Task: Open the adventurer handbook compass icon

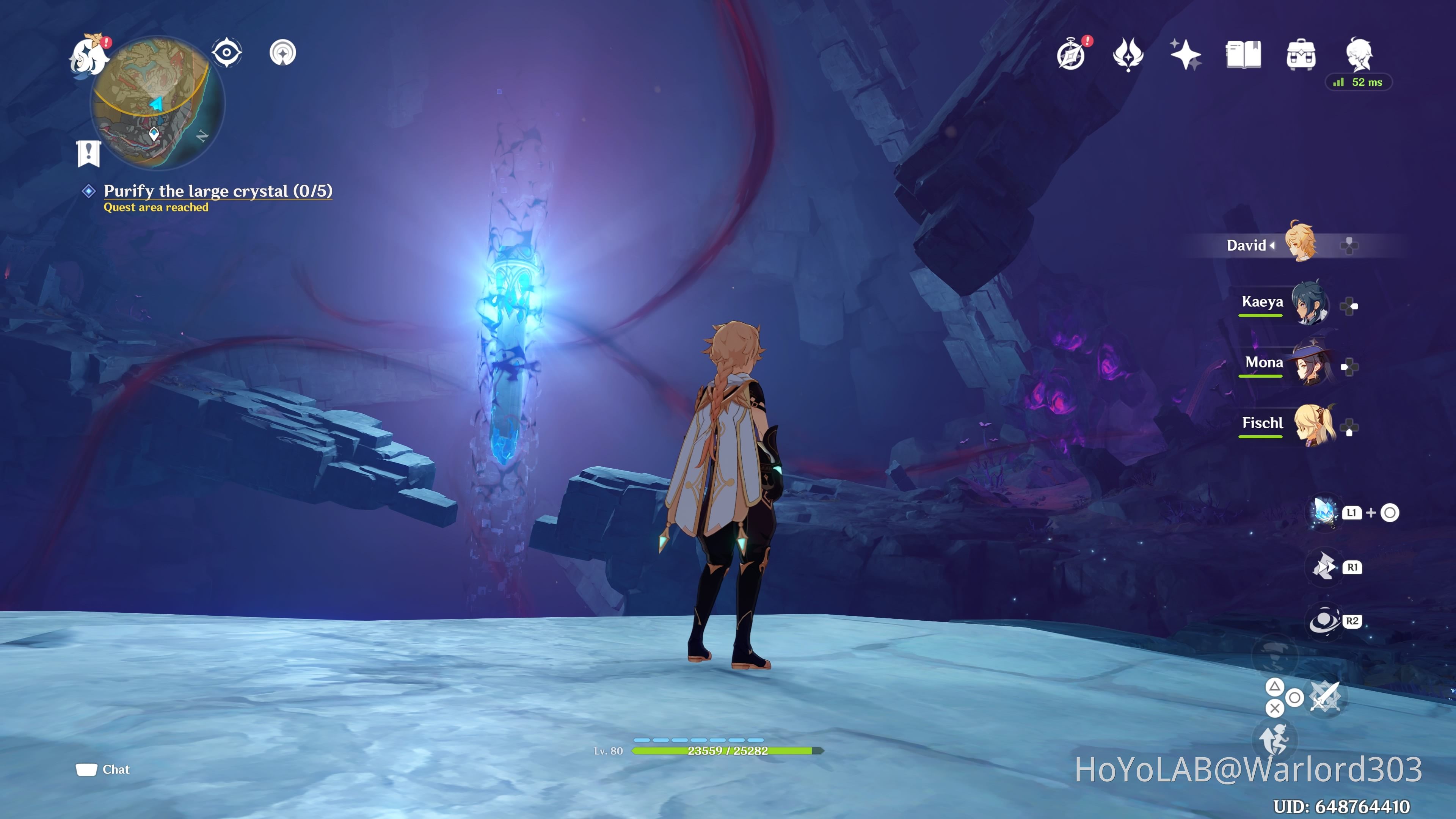Action: click(1071, 55)
